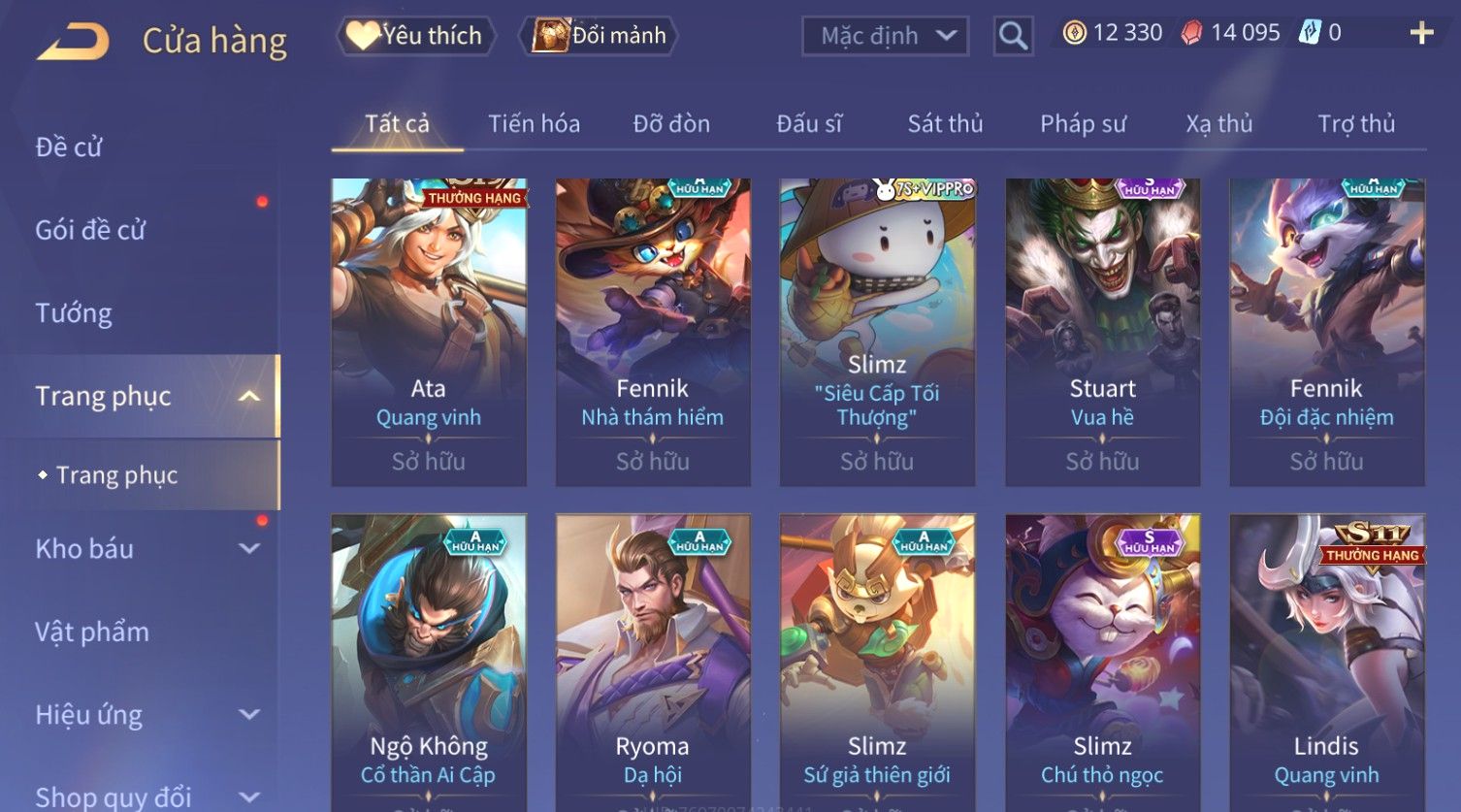The height and width of the screenshot is (812, 1461).
Task: Switch to the Trợ thủ tab
Action: (1355, 124)
